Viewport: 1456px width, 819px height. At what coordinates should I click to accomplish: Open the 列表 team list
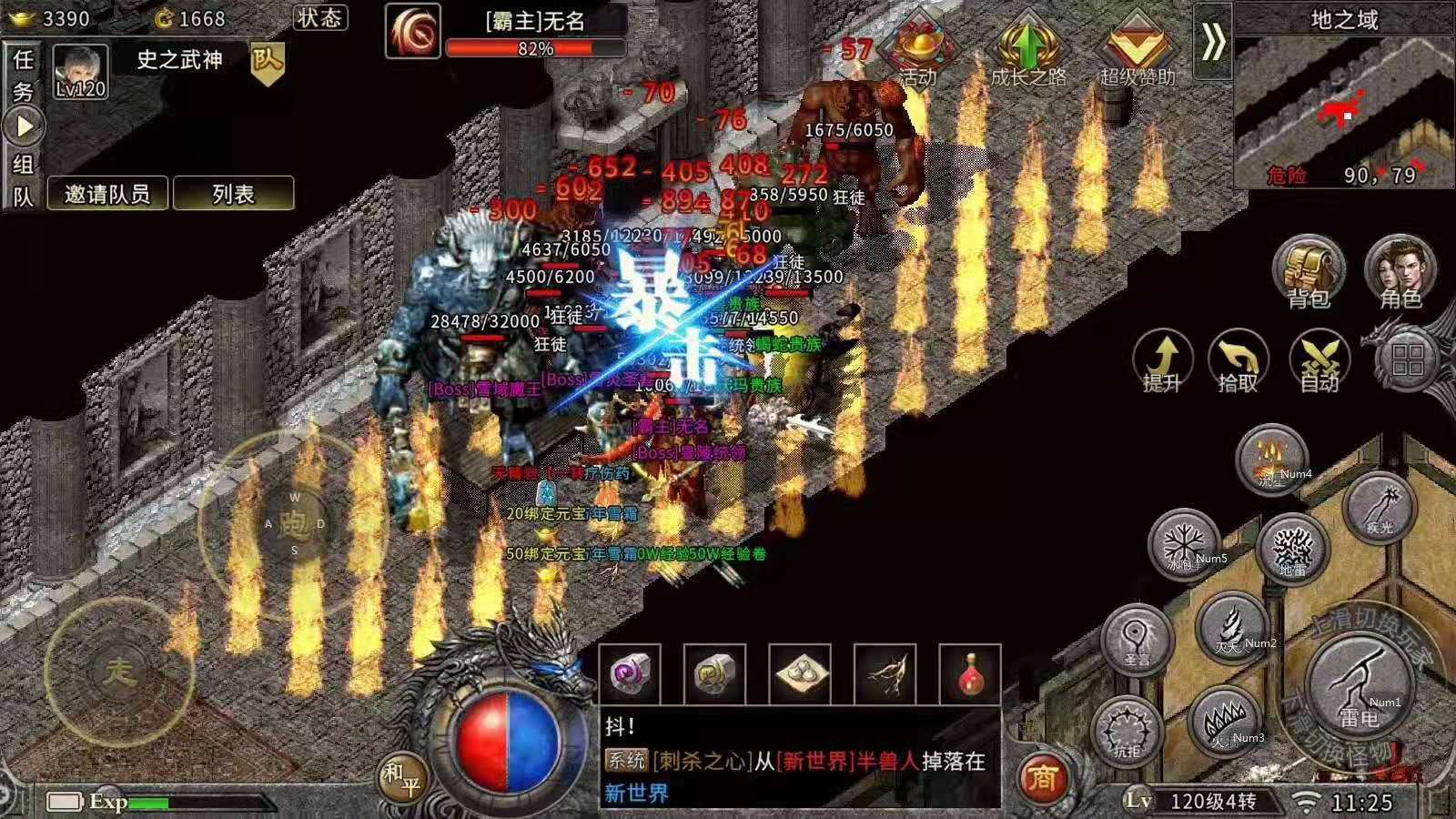233,194
